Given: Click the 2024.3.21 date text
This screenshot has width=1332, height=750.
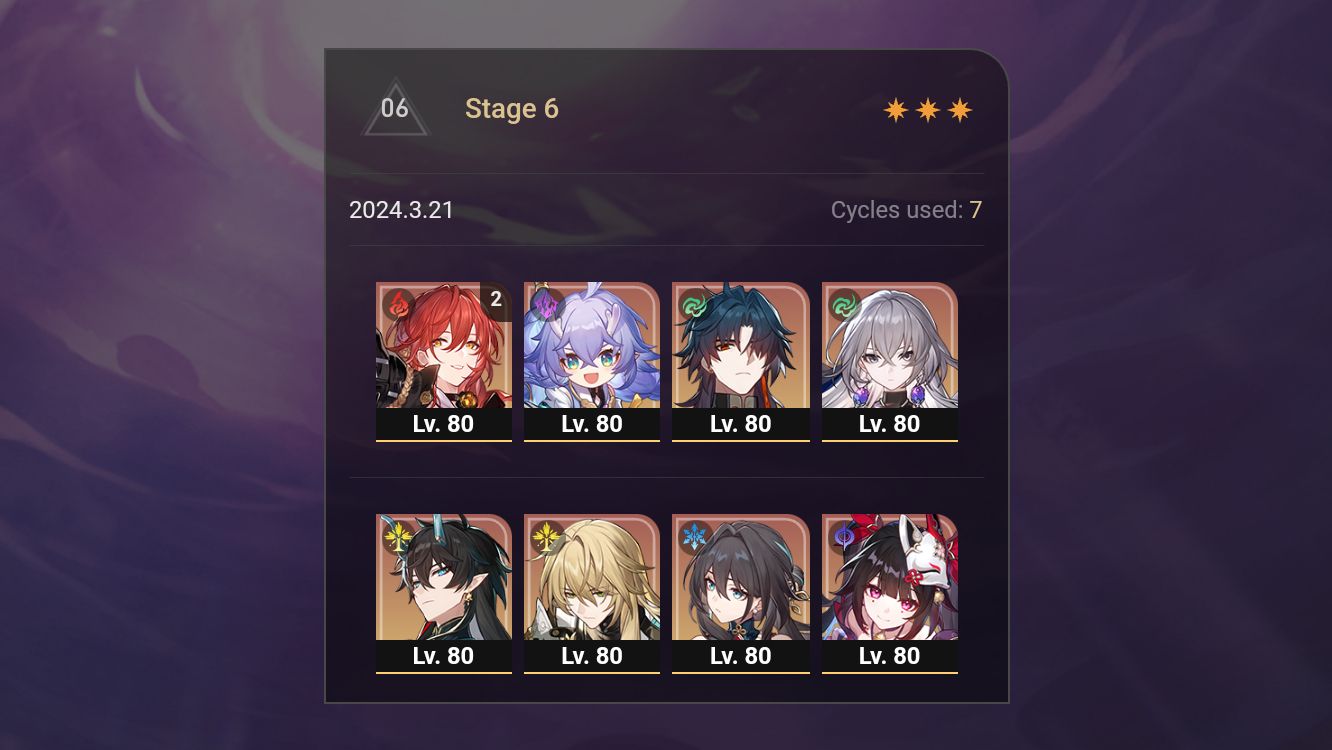Looking at the screenshot, I should pos(401,210).
